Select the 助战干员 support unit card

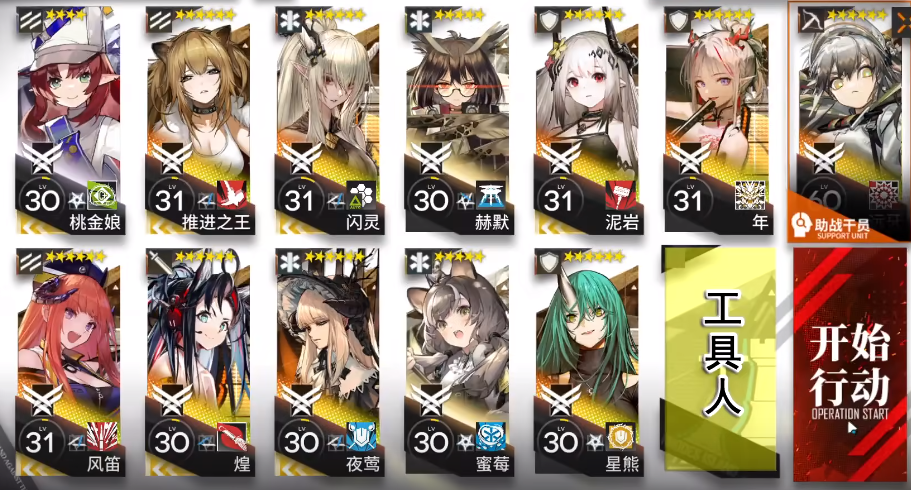pyautogui.click(x=849, y=120)
